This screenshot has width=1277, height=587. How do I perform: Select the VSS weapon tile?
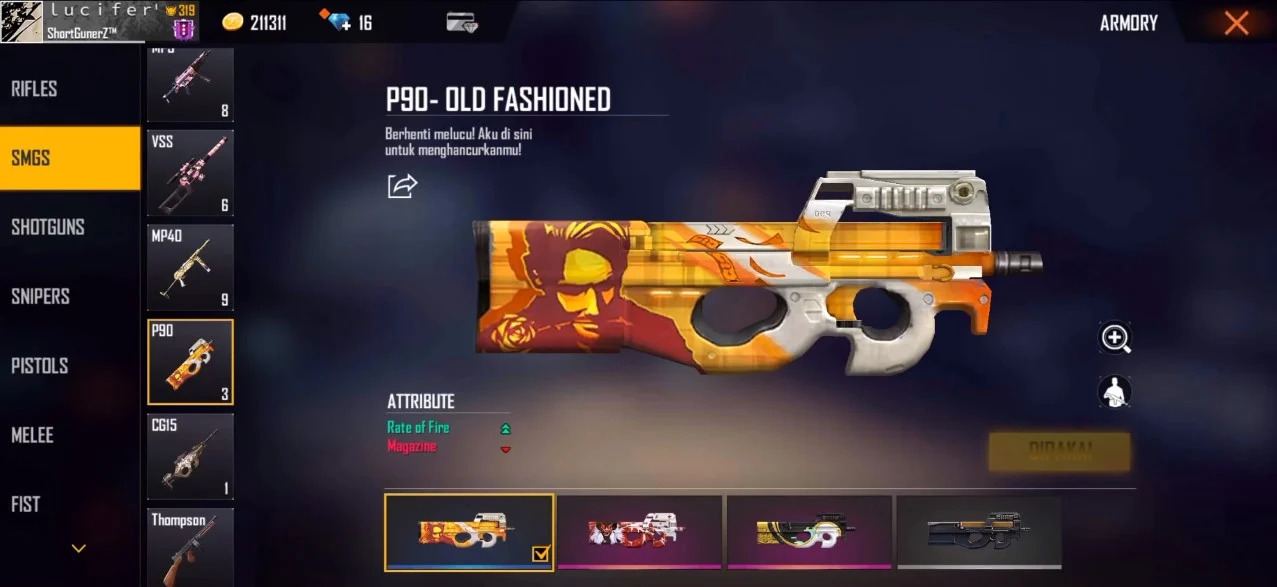coord(190,173)
